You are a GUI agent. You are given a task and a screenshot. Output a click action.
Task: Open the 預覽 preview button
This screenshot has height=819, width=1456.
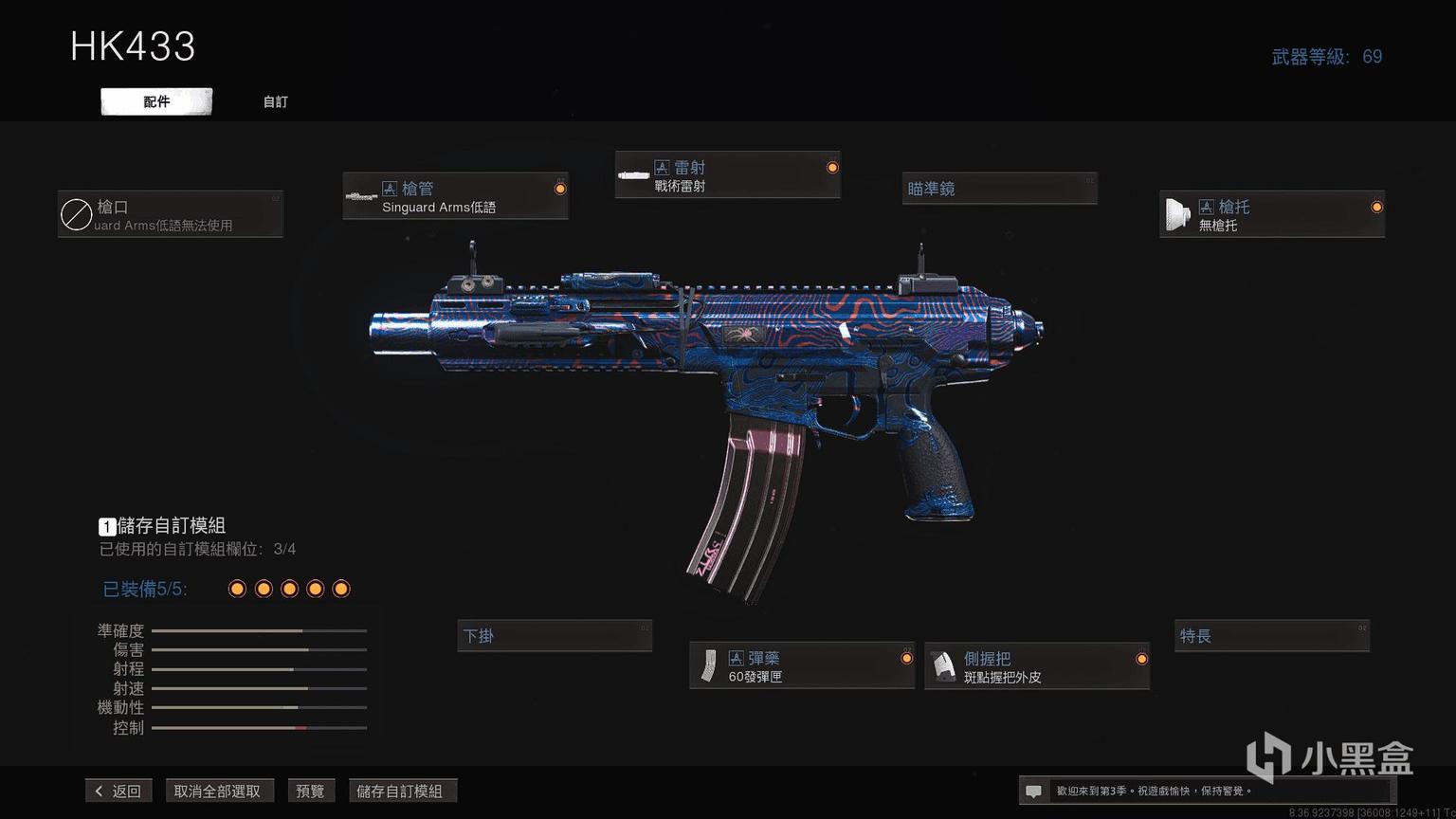[311, 791]
